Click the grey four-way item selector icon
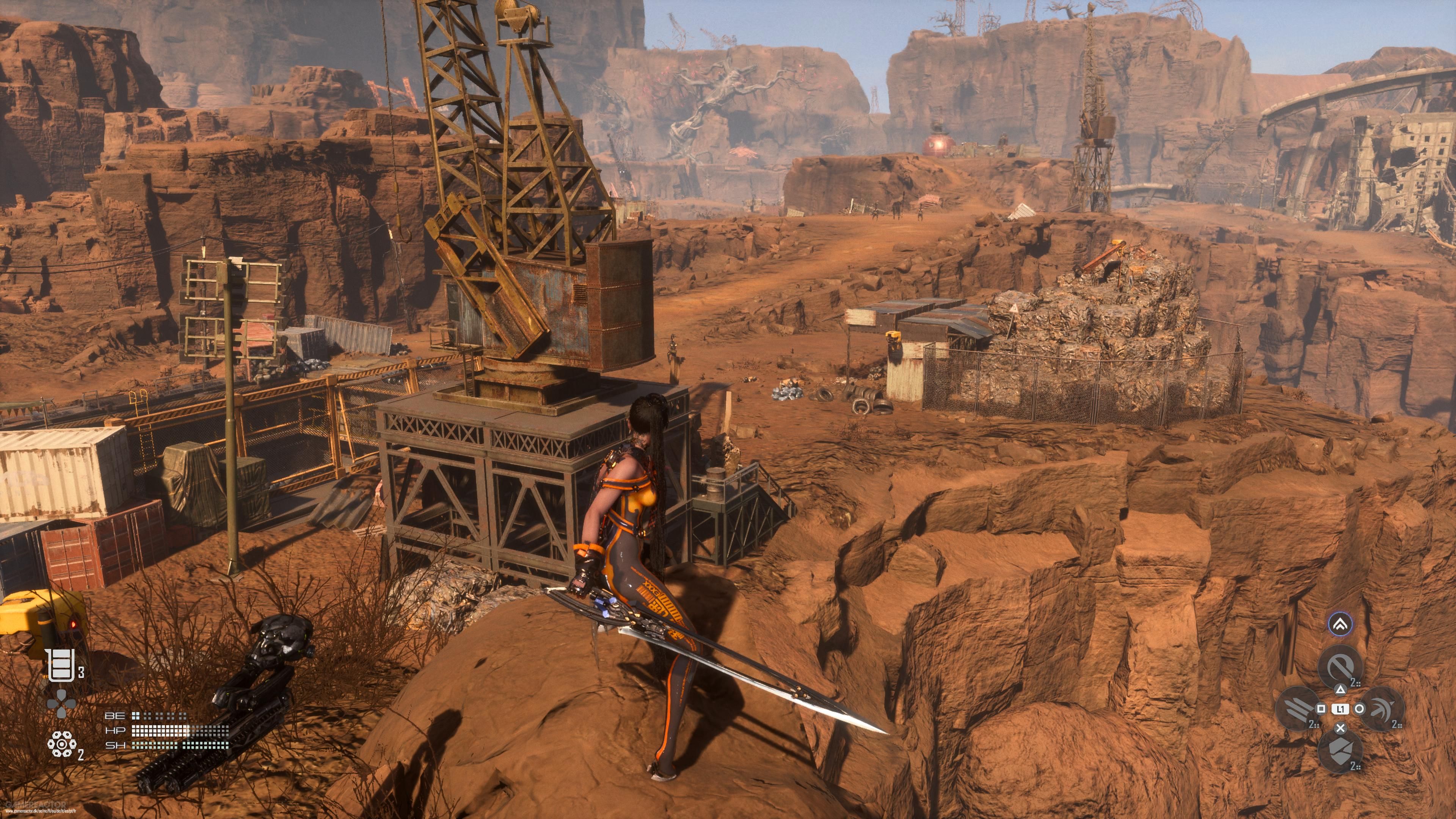This screenshot has height=819, width=1456. click(61, 704)
